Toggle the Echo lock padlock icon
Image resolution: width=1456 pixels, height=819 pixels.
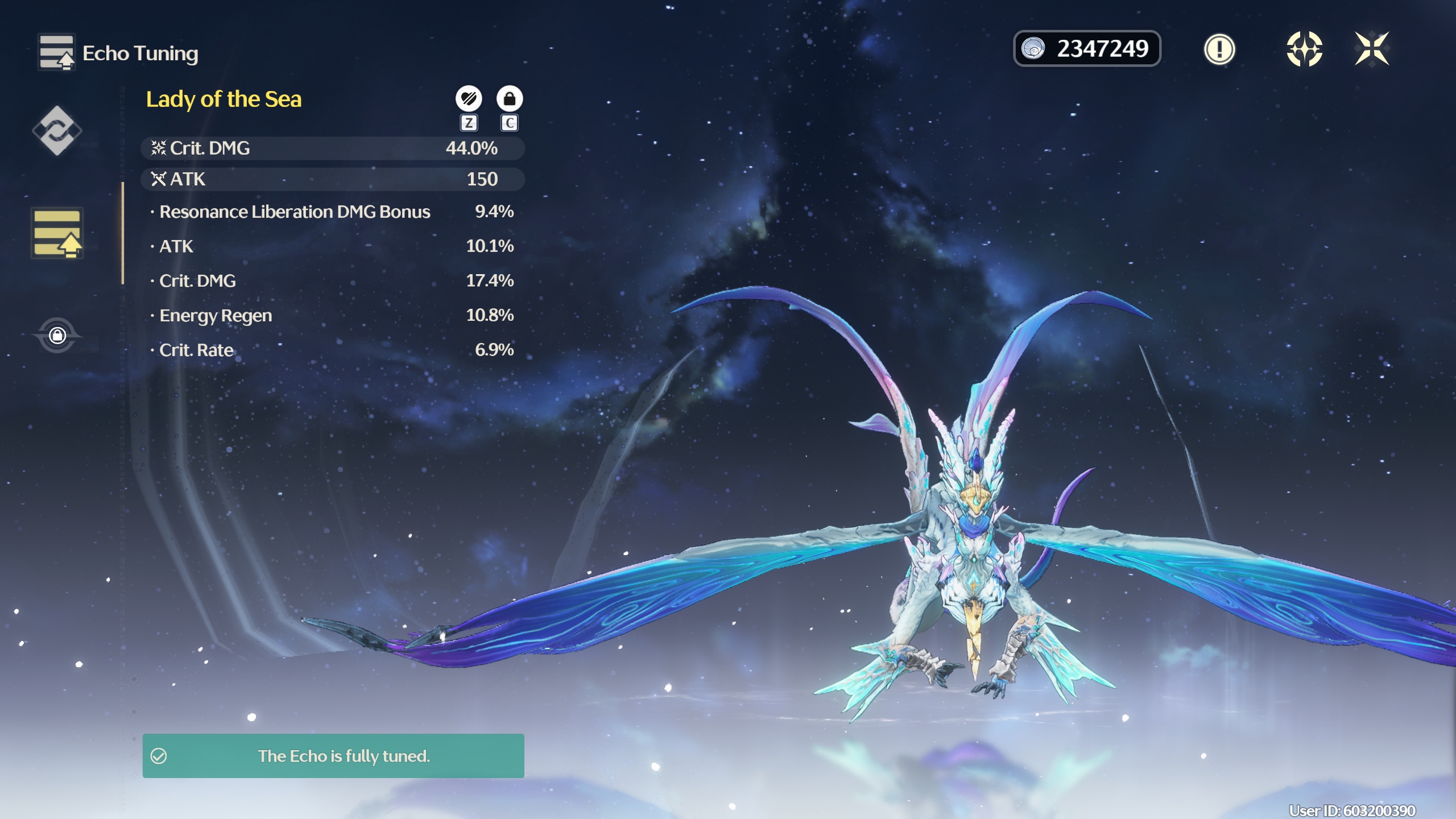coord(510,99)
